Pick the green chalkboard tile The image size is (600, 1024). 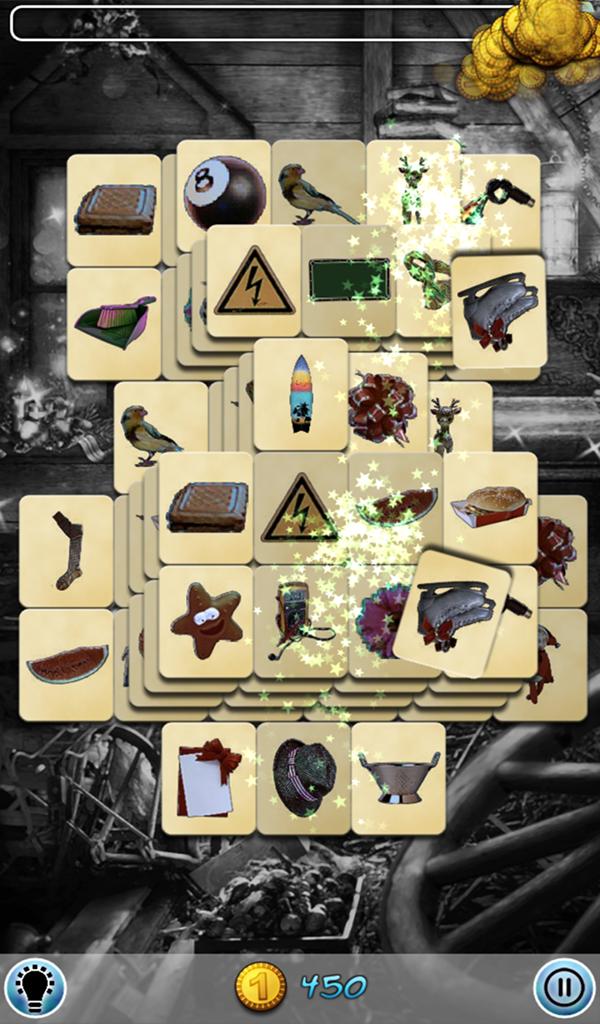(349, 280)
